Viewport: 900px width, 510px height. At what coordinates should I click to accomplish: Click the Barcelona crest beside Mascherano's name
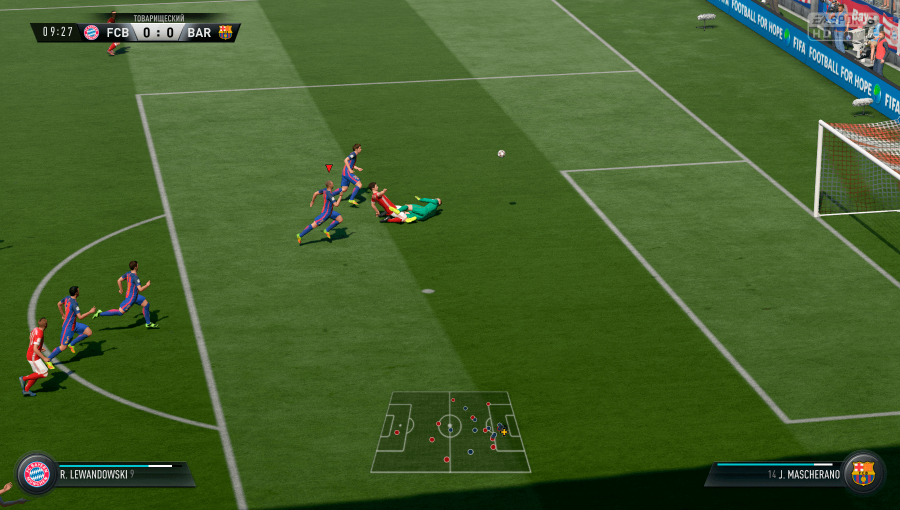click(x=862, y=472)
